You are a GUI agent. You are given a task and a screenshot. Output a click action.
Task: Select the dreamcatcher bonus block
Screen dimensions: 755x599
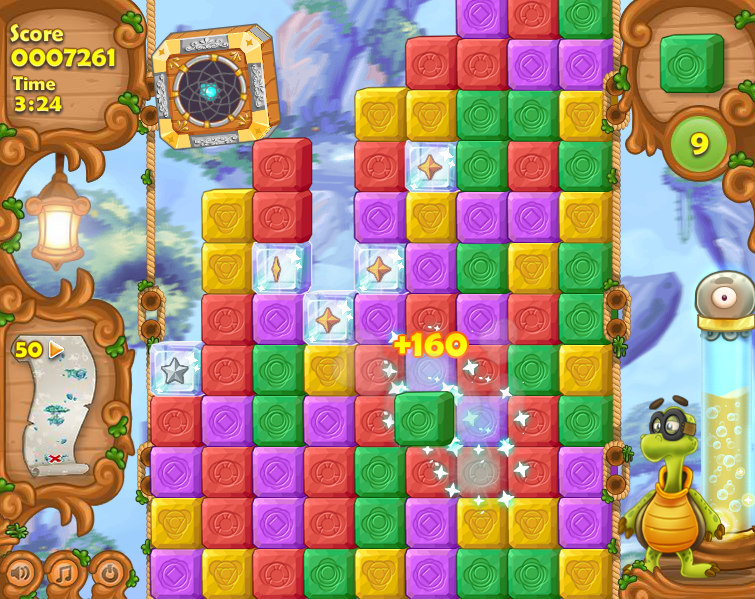pos(212,89)
